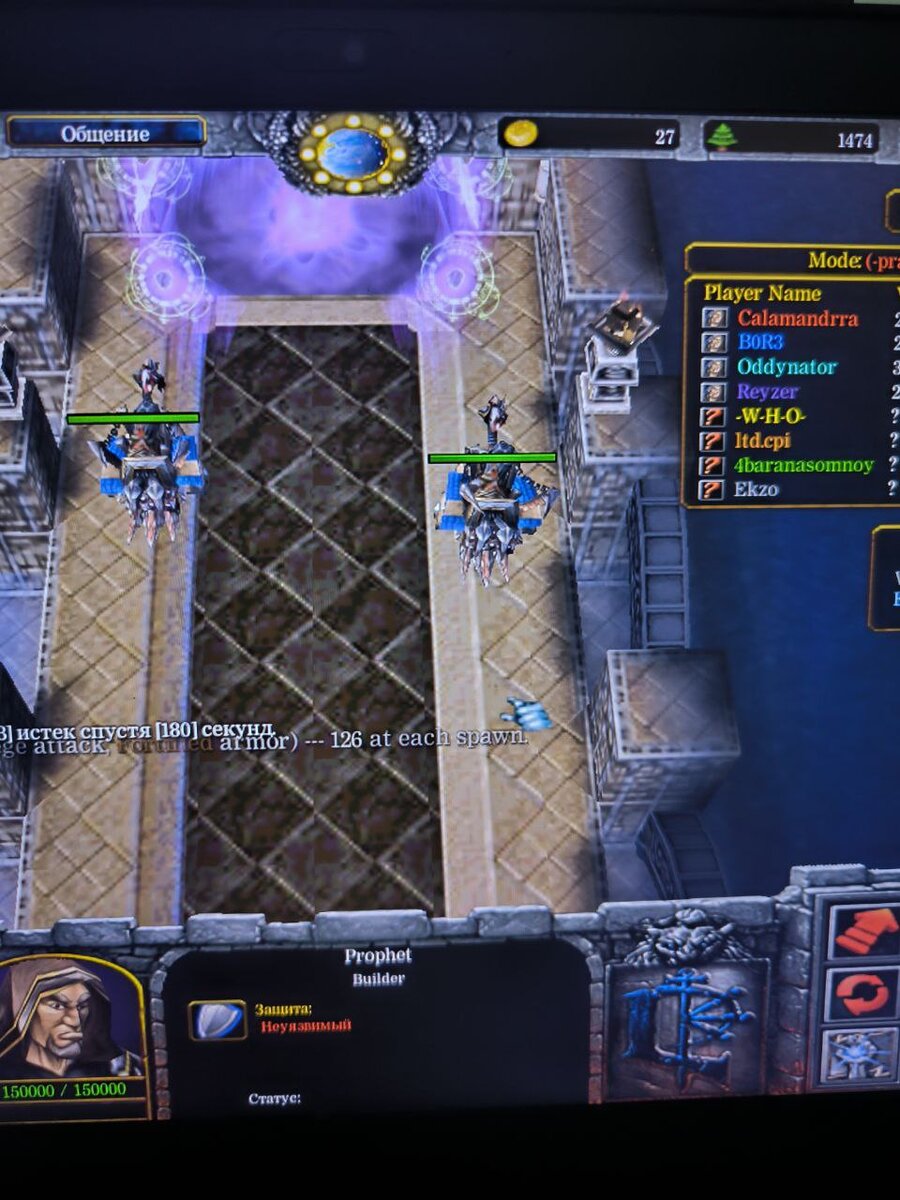
Task: Open the Общение chat menu
Action: (x=105, y=133)
